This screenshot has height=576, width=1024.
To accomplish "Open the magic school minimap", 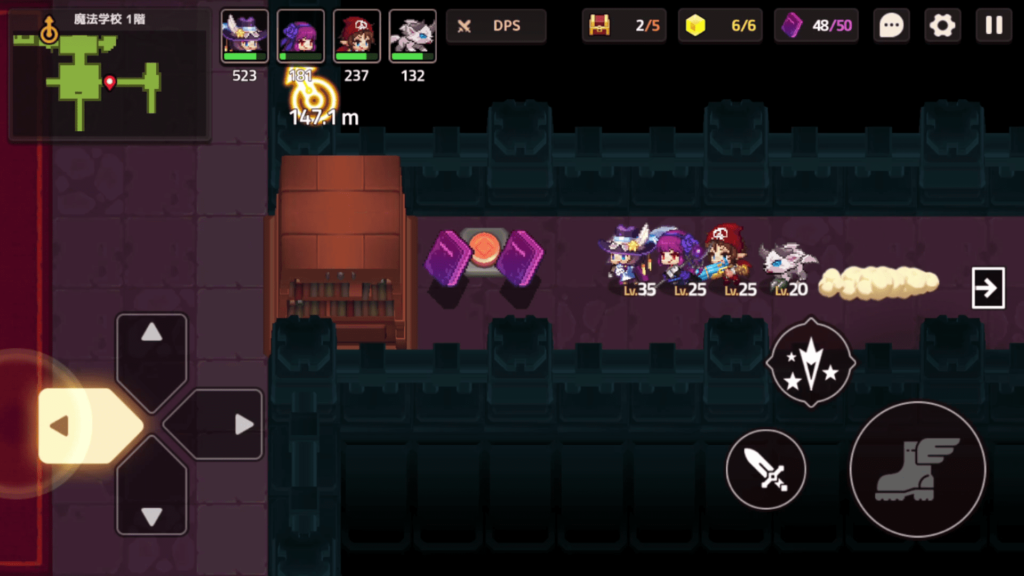I will pyautogui.click(x=108, y=72).
